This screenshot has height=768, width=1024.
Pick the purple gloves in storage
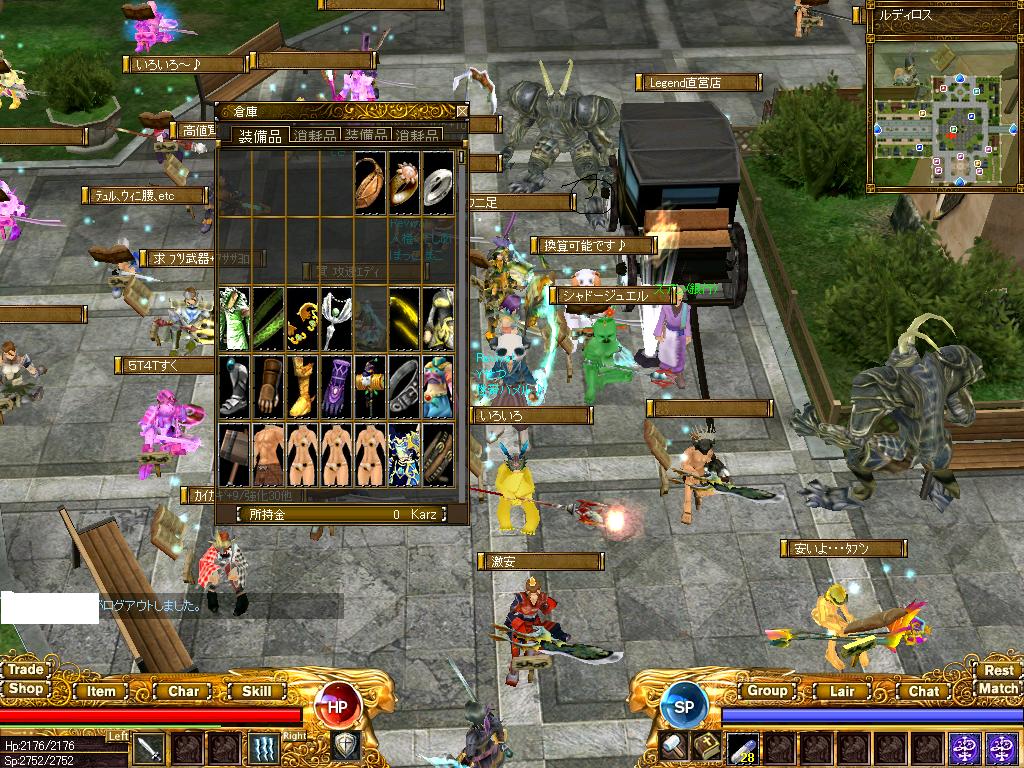click(x=337, y=386)
